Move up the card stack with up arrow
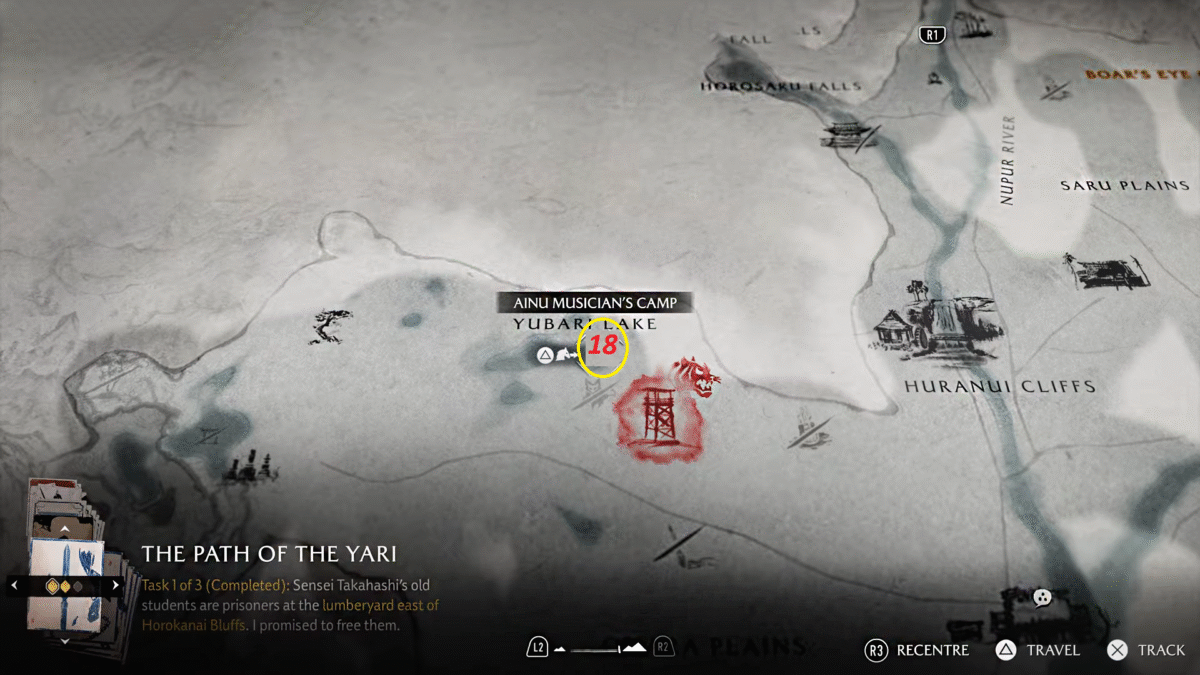 pos(64,527)
